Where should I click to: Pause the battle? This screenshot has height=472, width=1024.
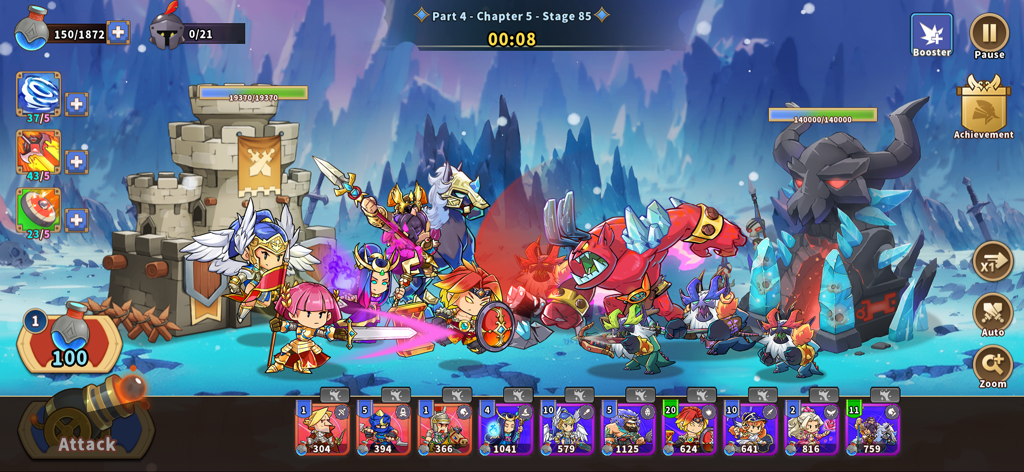[989, 33]
